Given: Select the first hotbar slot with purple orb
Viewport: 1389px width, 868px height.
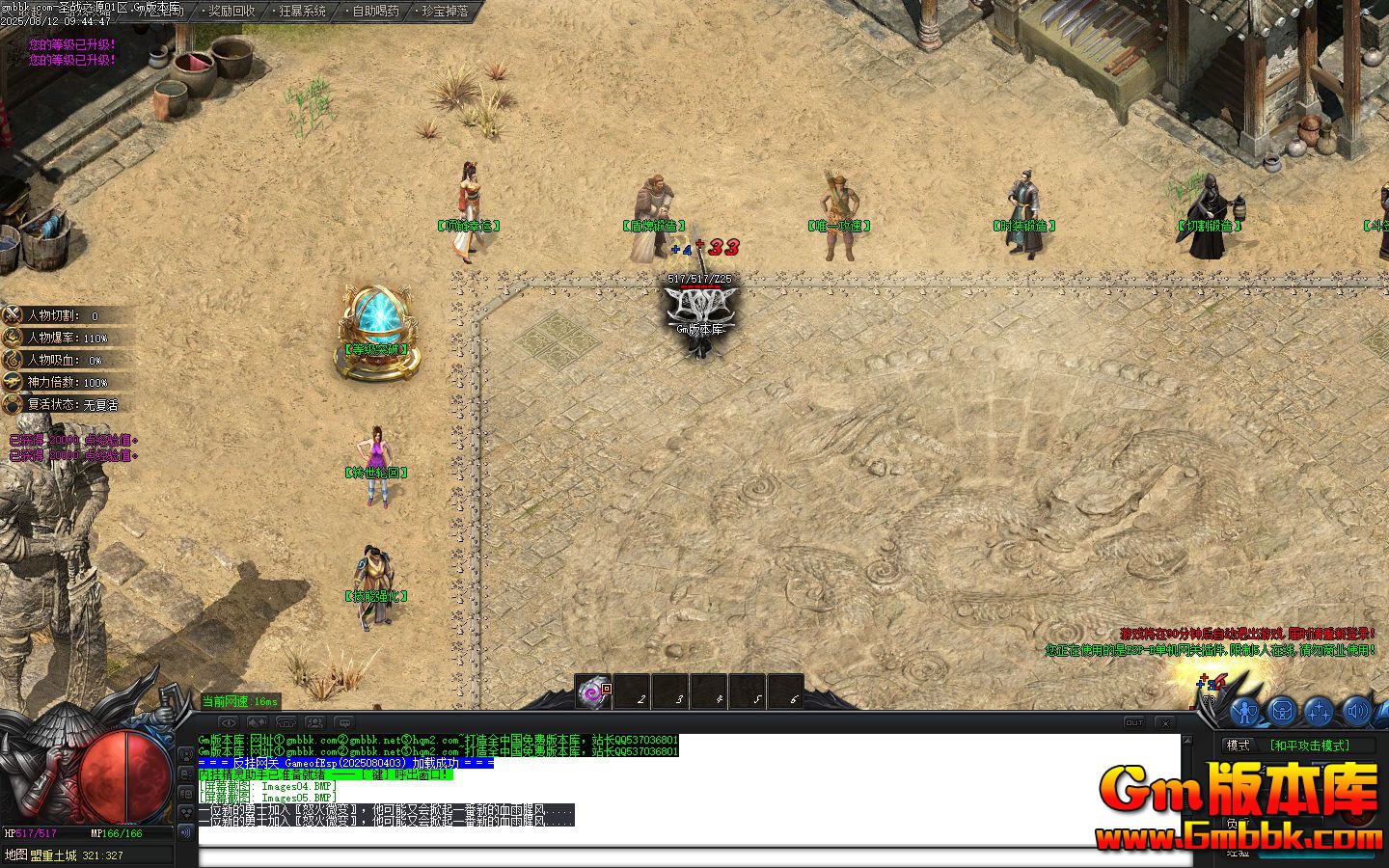Looking at the screenshot, I should click(x=593, y=691).
